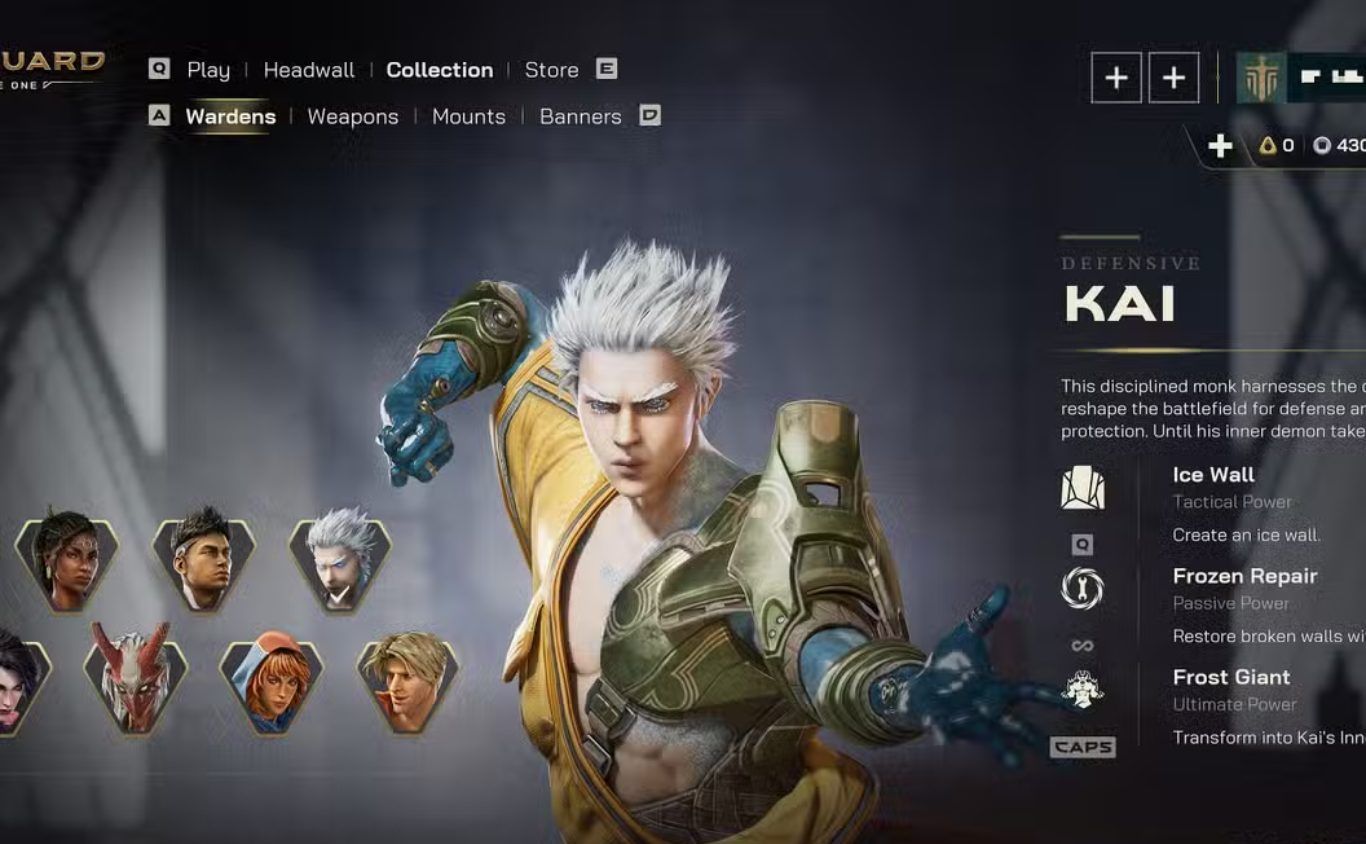Open the Banners tab
This screenshot has width=1366, height=844.
(x=580, y=117)
